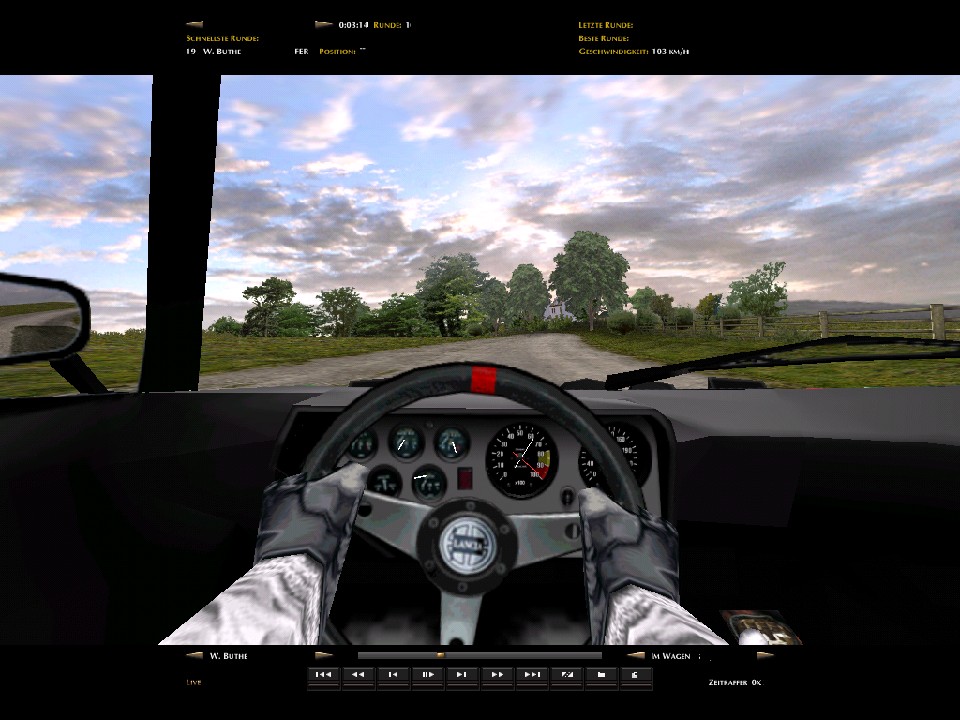Image resolution: width=960 pixels, height=720 pixels.
Task: Rewind the replay with double-arrow button
Action: coord(357,675)
